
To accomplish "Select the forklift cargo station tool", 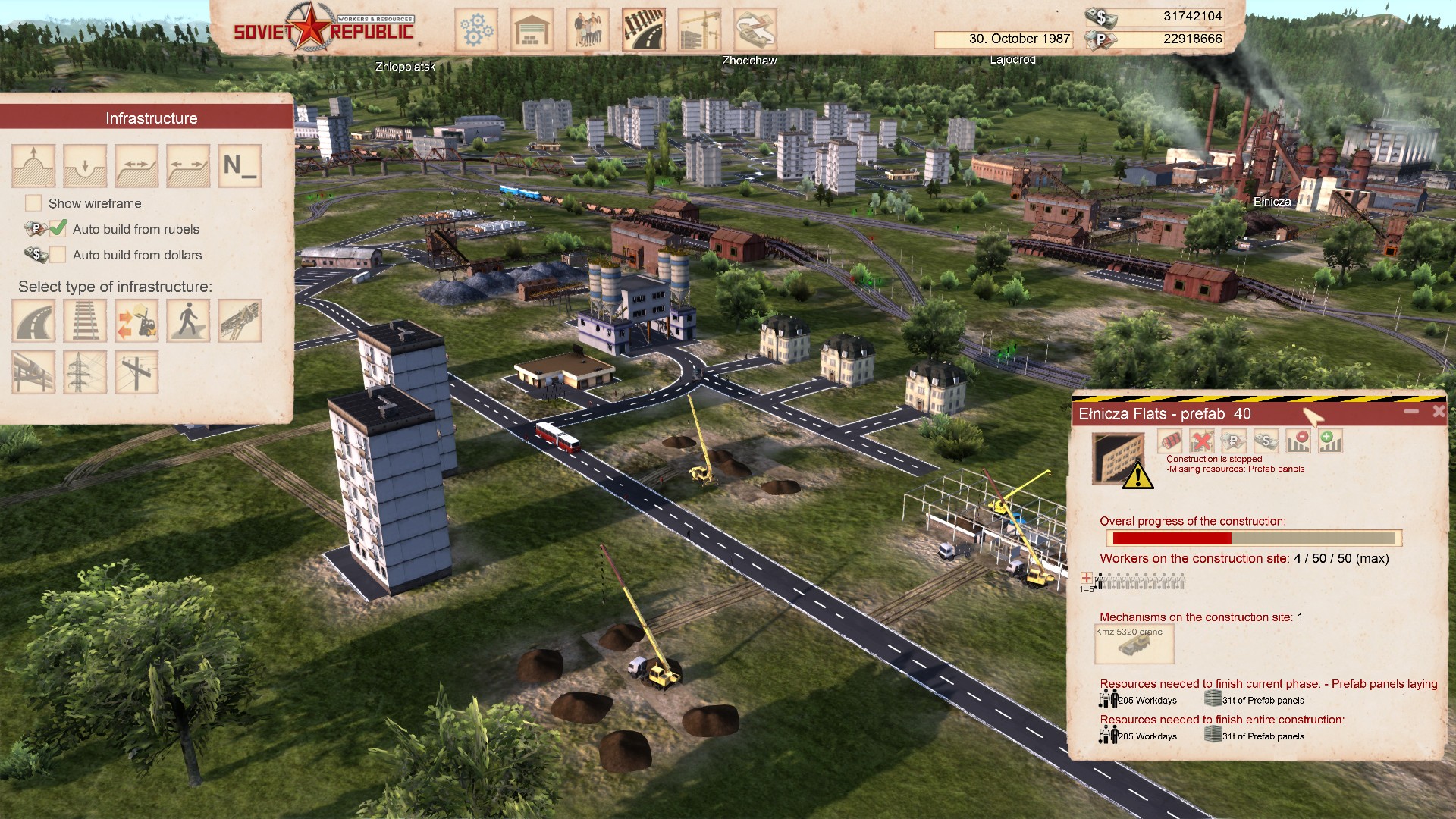I will coord(136,320).
